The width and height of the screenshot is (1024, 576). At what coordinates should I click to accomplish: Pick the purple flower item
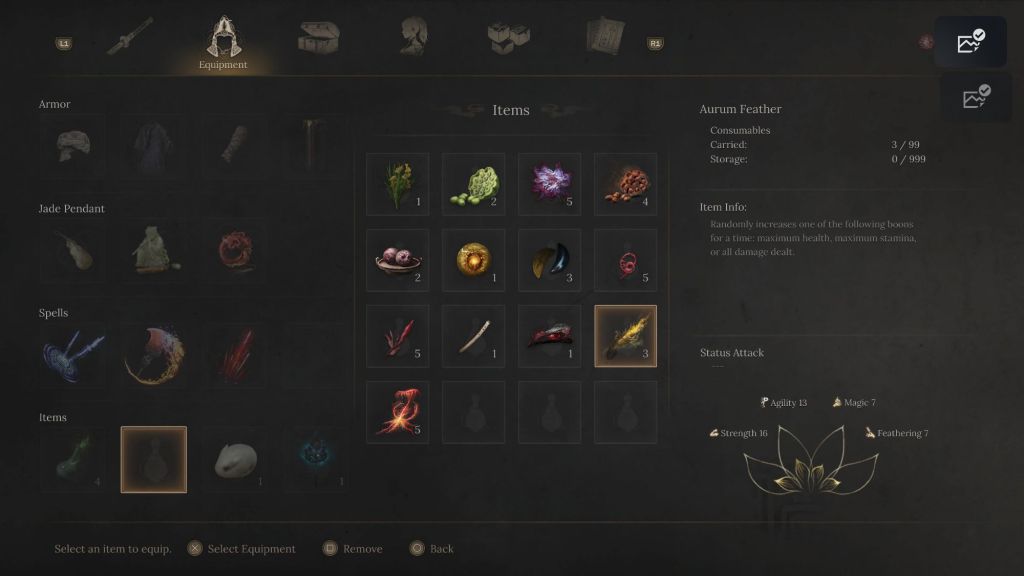pyautogui.click(x=549, y=184)
